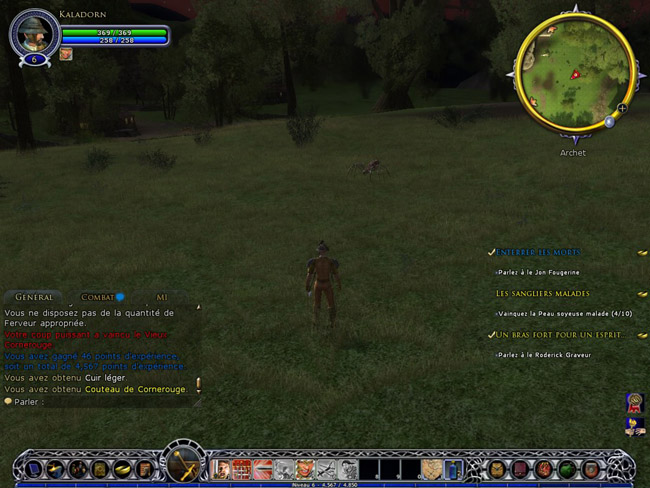Select quest 'Enterrer les morts' in tracker

pyautogui.click(x=538, y=252)
